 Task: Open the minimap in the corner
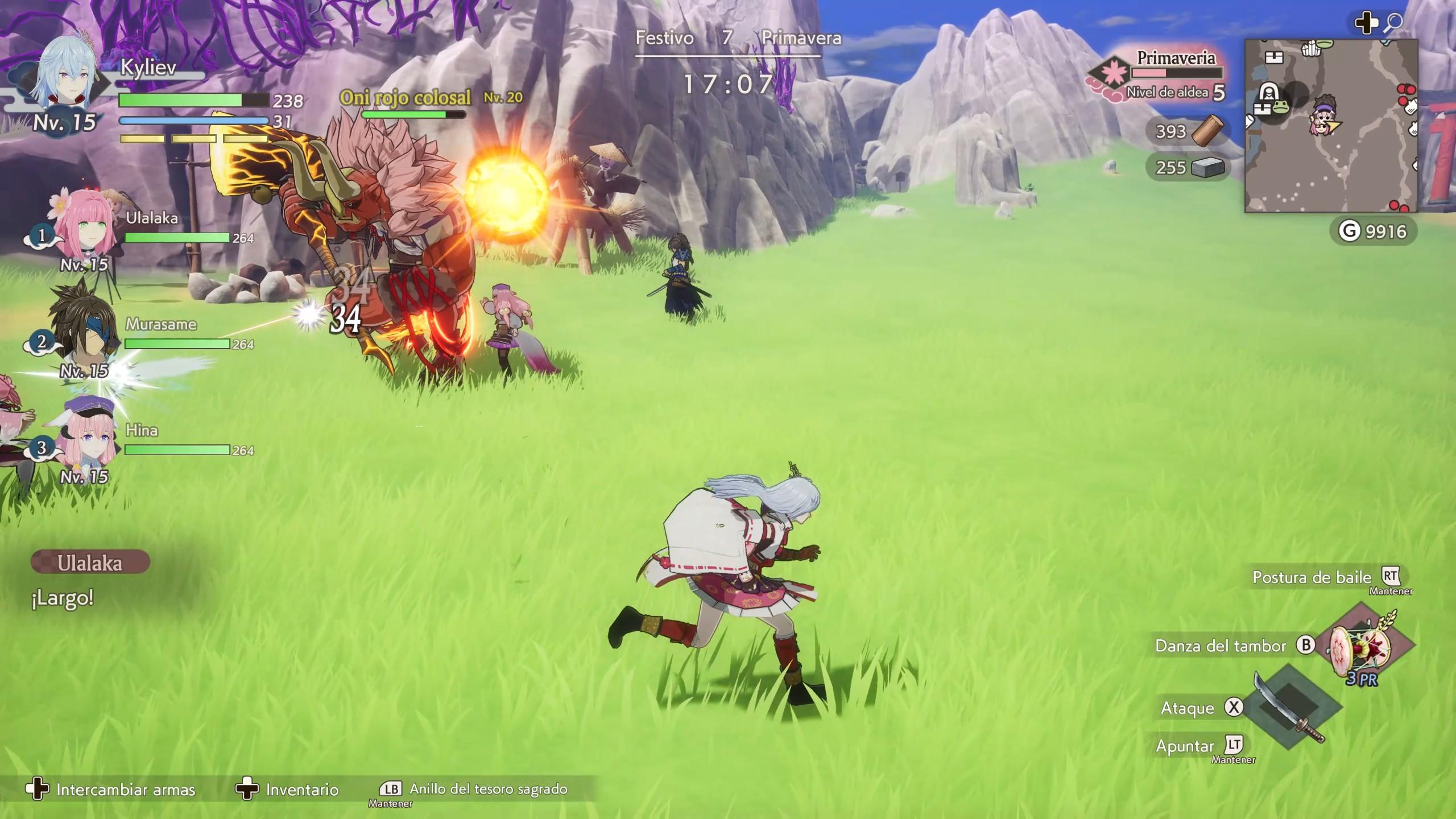tap(1330, 126)
